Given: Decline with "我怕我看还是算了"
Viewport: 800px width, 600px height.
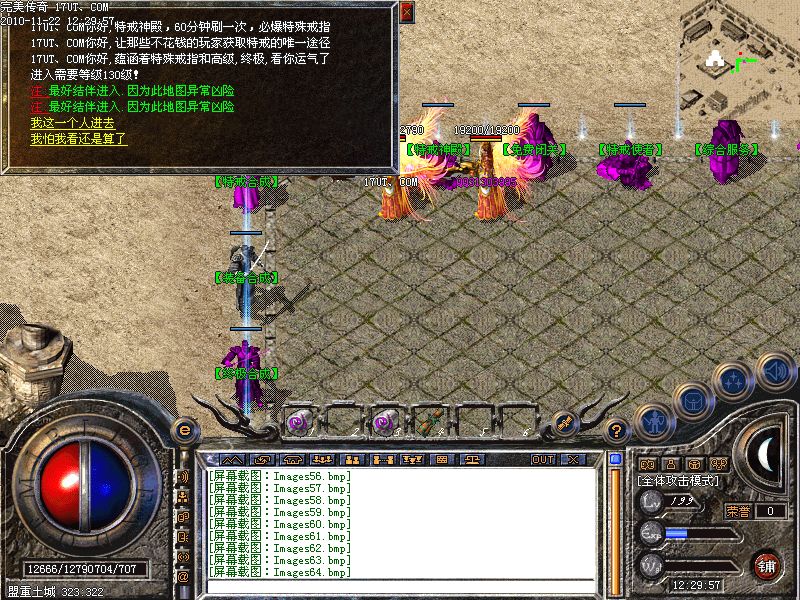Looking at the screenshot, I should (79, 139).
